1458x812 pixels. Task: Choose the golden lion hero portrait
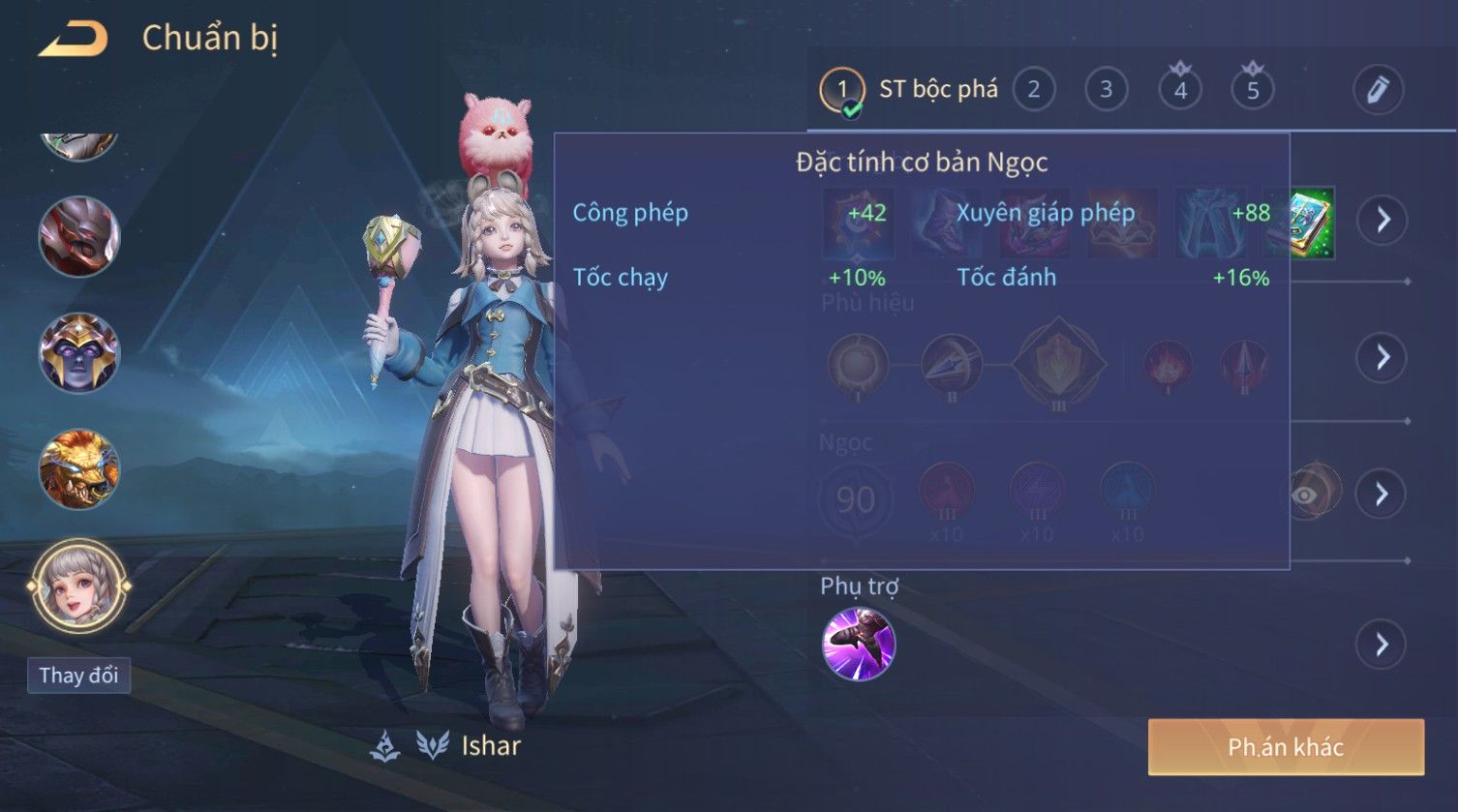click(79, 469)
